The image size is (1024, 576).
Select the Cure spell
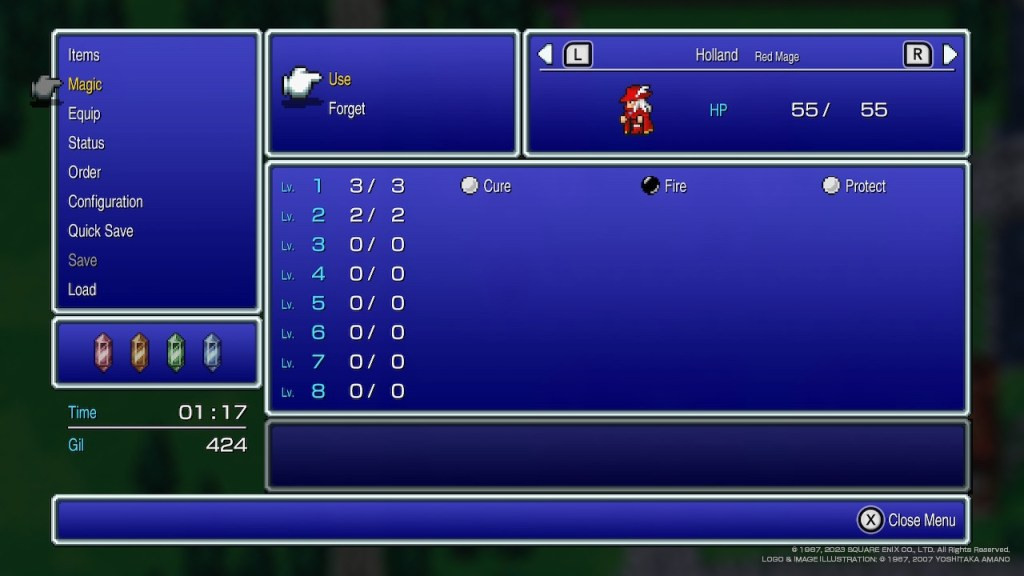point(496,186)
